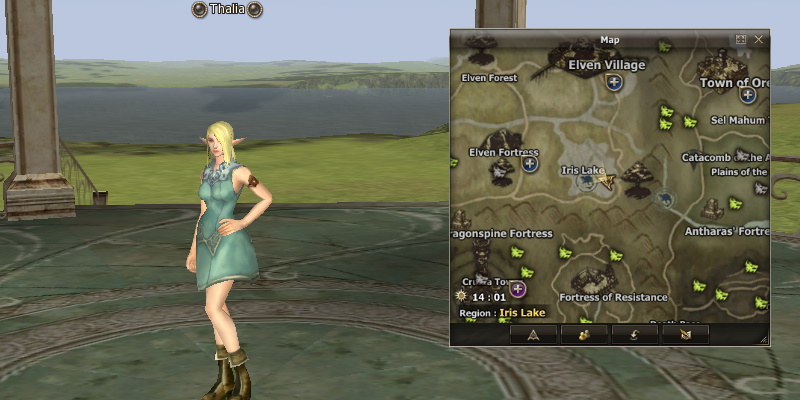Select the purple marker near the clock
The width and height of the screenshot is (800, 400).
pos(518,290)
